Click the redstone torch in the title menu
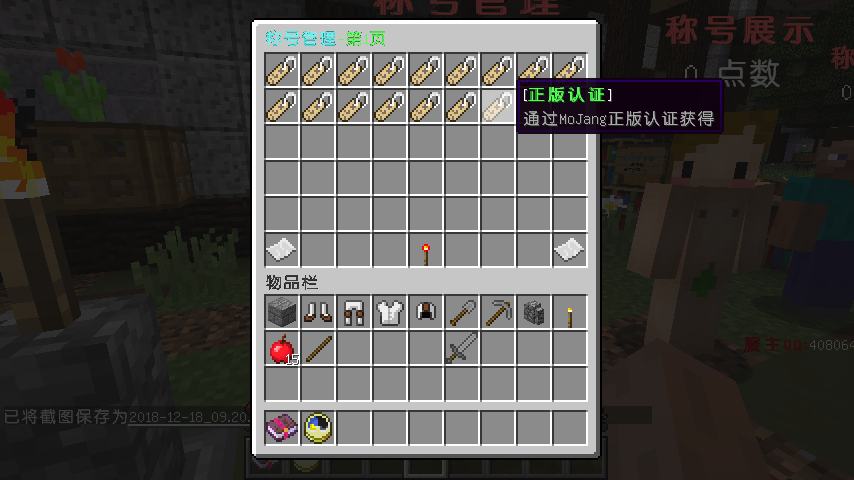This screenshot has width=854, height=480. click(x=425, y=250)
